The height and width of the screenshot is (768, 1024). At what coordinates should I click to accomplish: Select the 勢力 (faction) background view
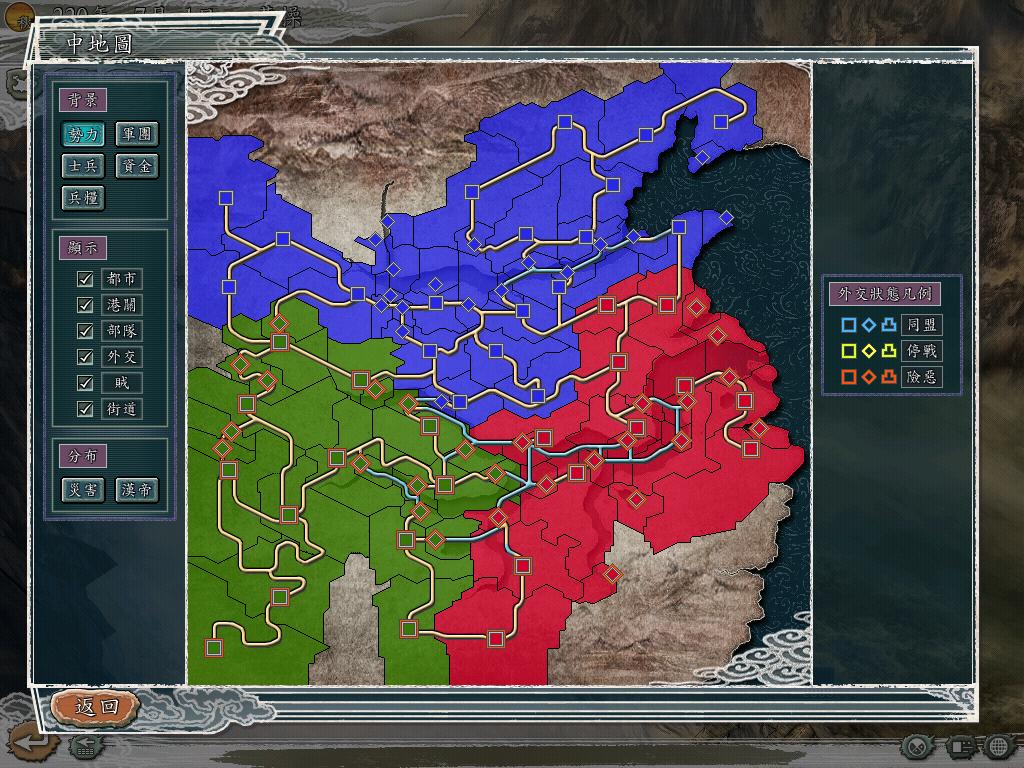point(83,134)
